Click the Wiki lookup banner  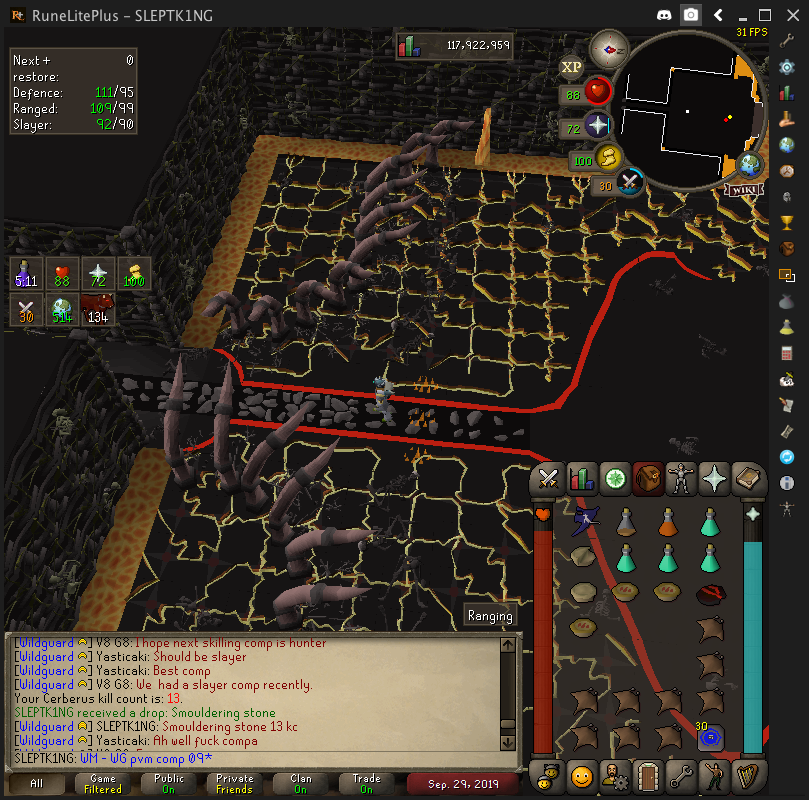coord(743,190)
